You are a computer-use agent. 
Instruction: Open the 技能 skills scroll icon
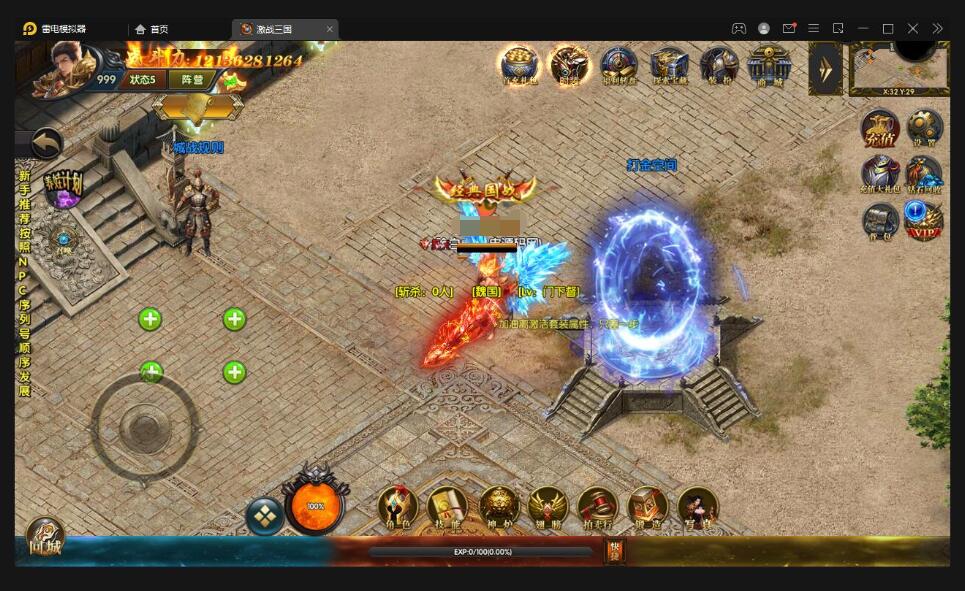[447, 509]
